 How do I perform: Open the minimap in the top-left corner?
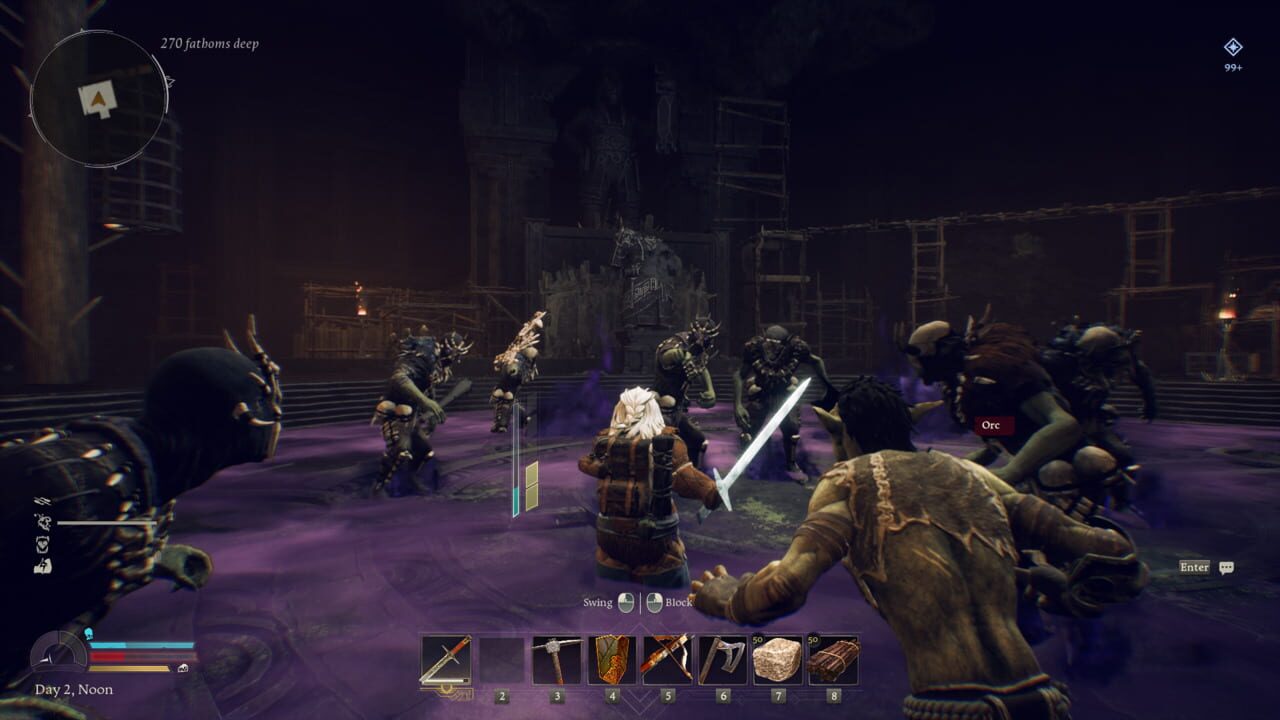coord(100,95)
